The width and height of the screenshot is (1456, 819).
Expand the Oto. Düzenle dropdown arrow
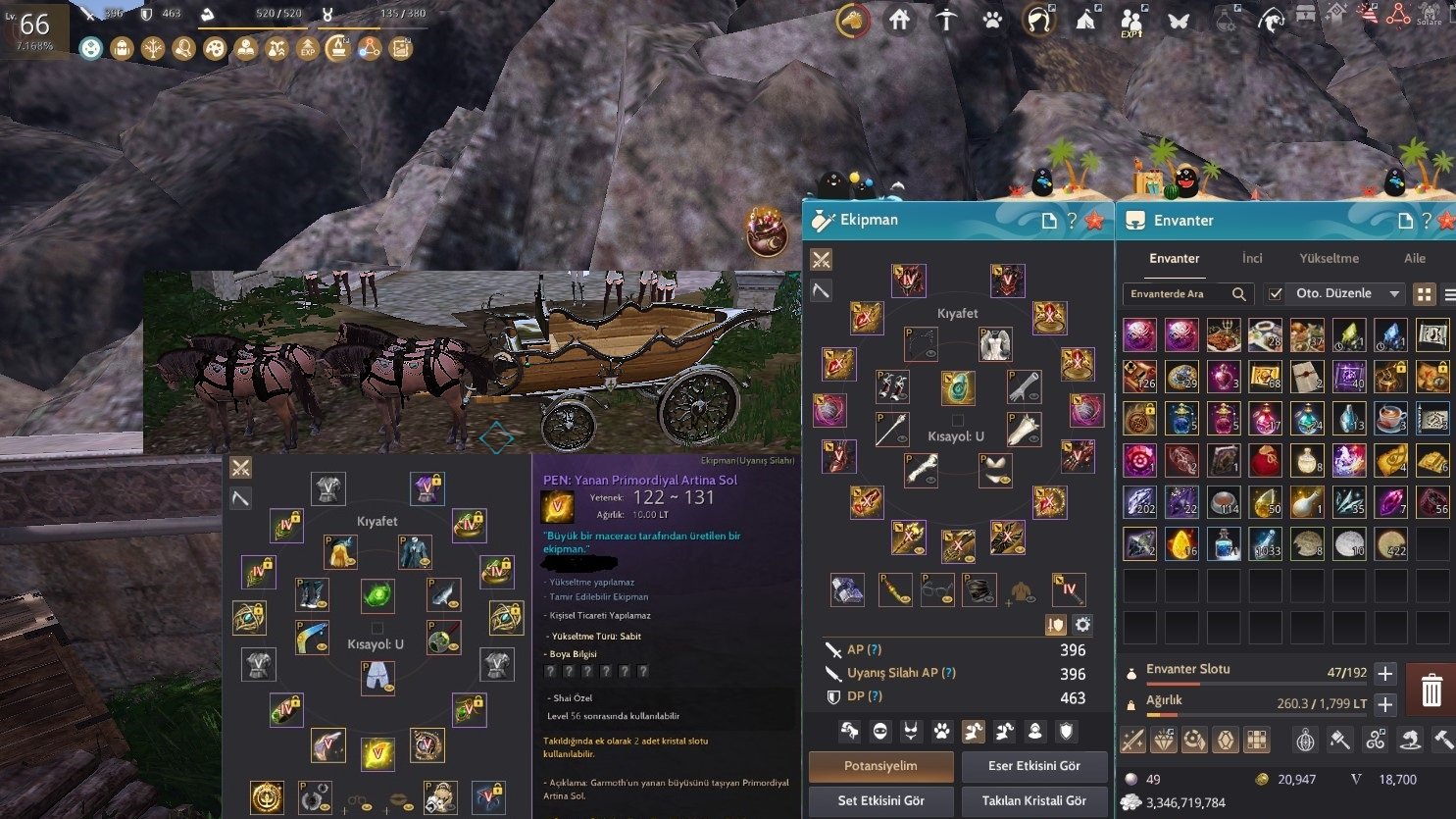pyautogui.click(x=1393, y=294)
